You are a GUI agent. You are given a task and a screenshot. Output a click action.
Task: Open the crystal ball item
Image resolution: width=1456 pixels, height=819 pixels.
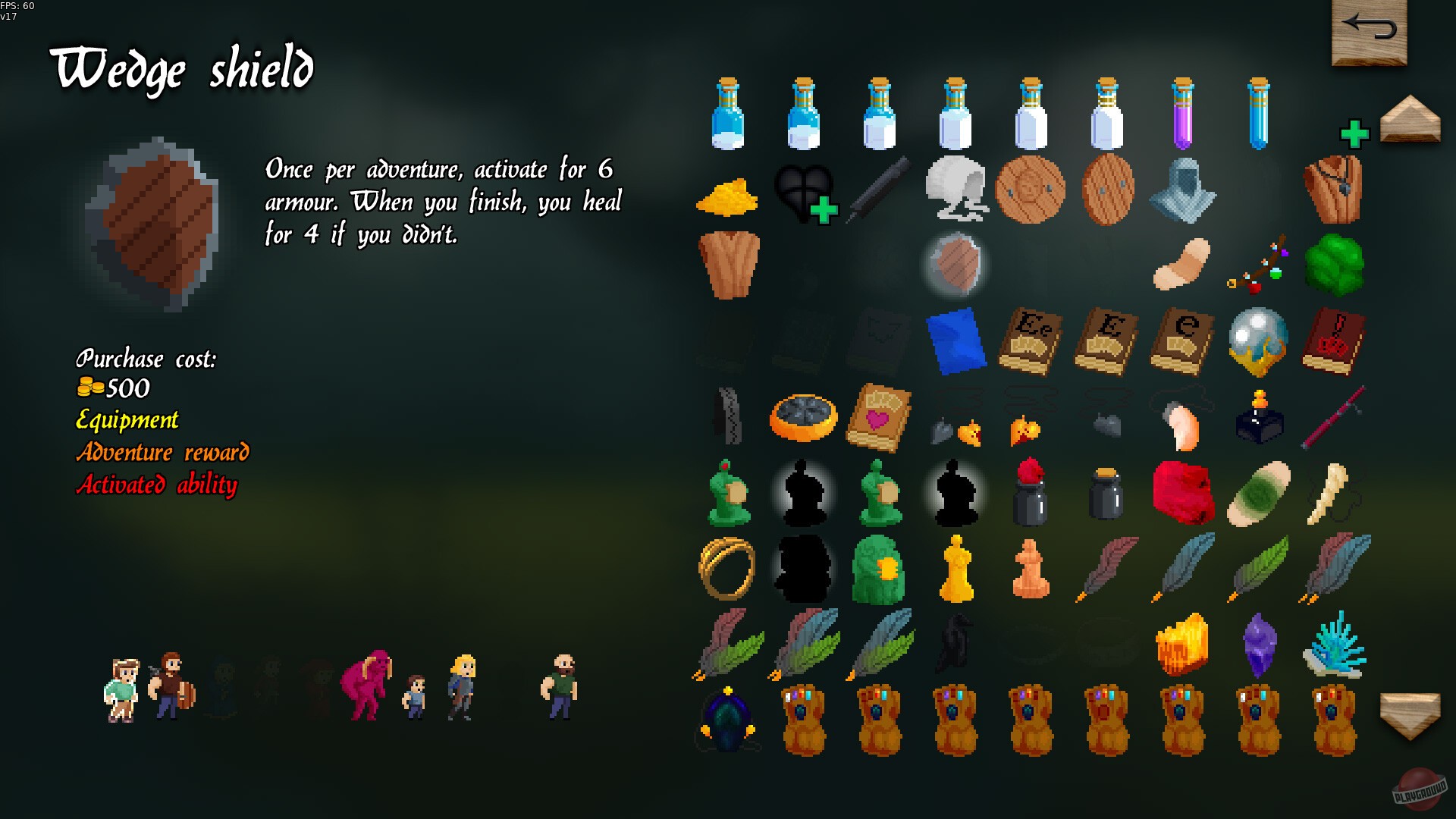coord(1257,341)
